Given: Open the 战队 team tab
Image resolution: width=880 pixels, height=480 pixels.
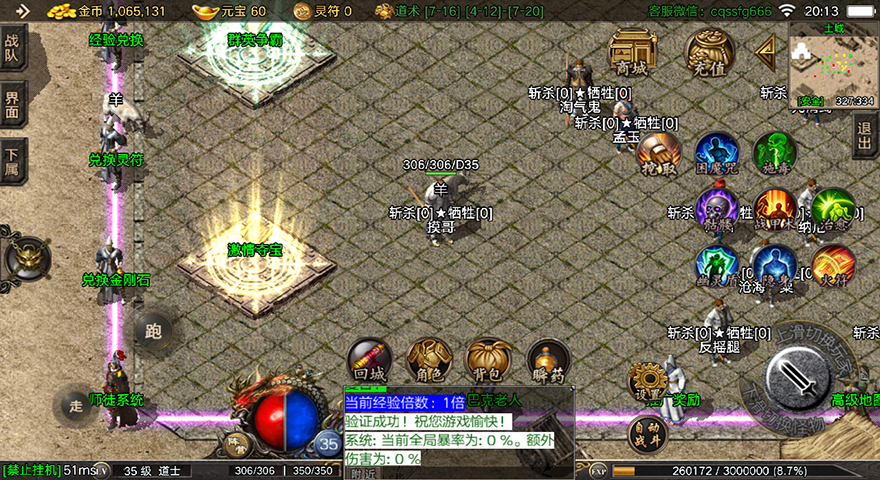Looking at the screenshot, I should [12, 50].
